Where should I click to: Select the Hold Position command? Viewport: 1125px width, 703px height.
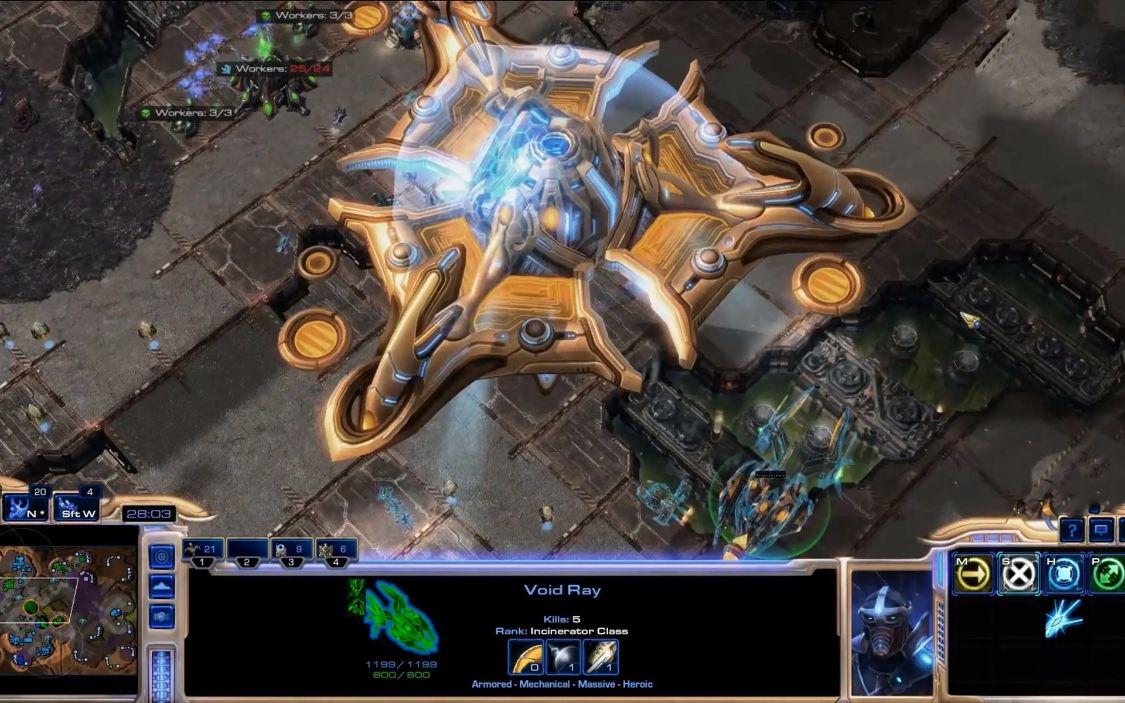(1064, 575)
